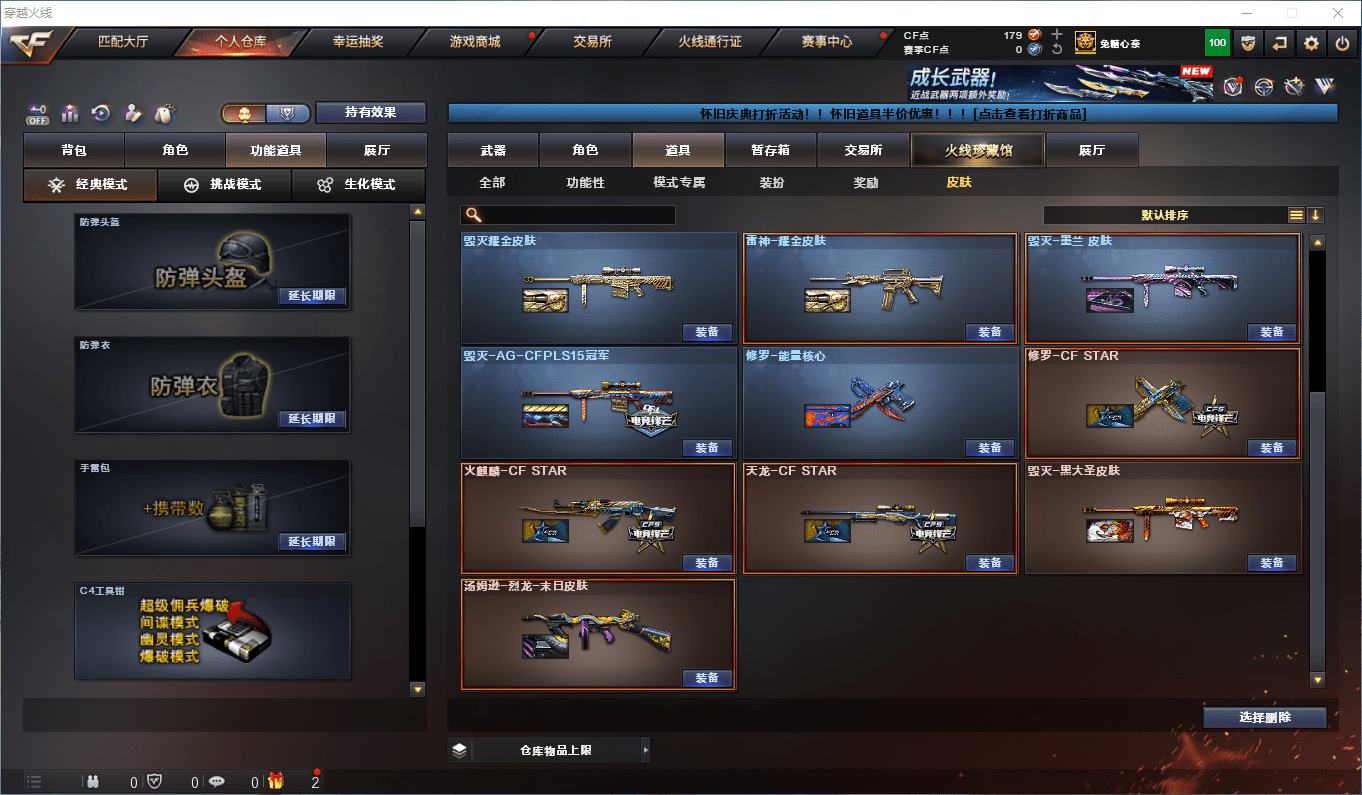
Task: Open the 火线通行证 battle pass
Action: click(710, 42)
